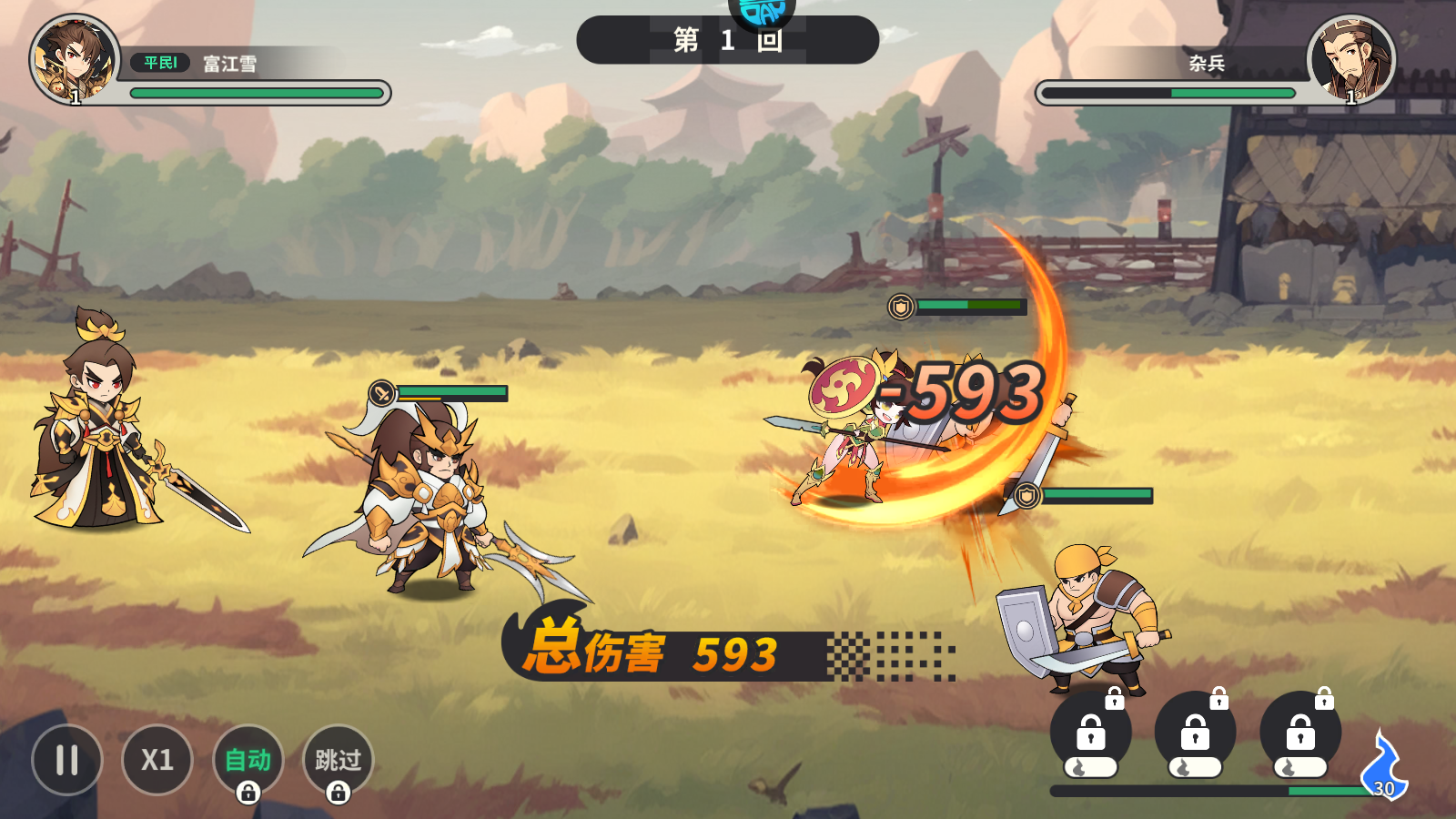
Task: Tap the blue flame energy icon
Action: 1382,767
